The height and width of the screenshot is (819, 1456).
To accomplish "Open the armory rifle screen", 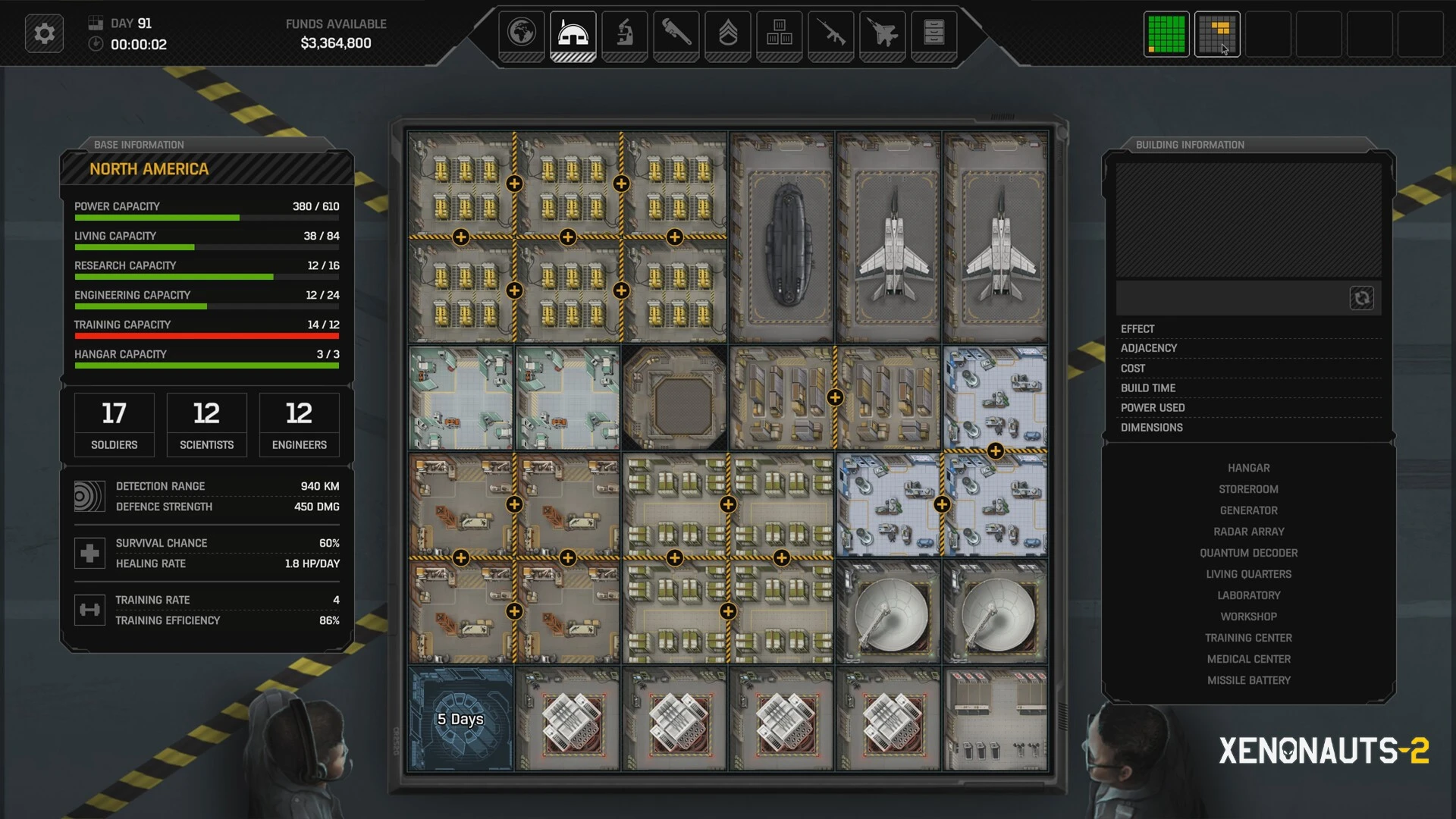I will click(830, 33).
